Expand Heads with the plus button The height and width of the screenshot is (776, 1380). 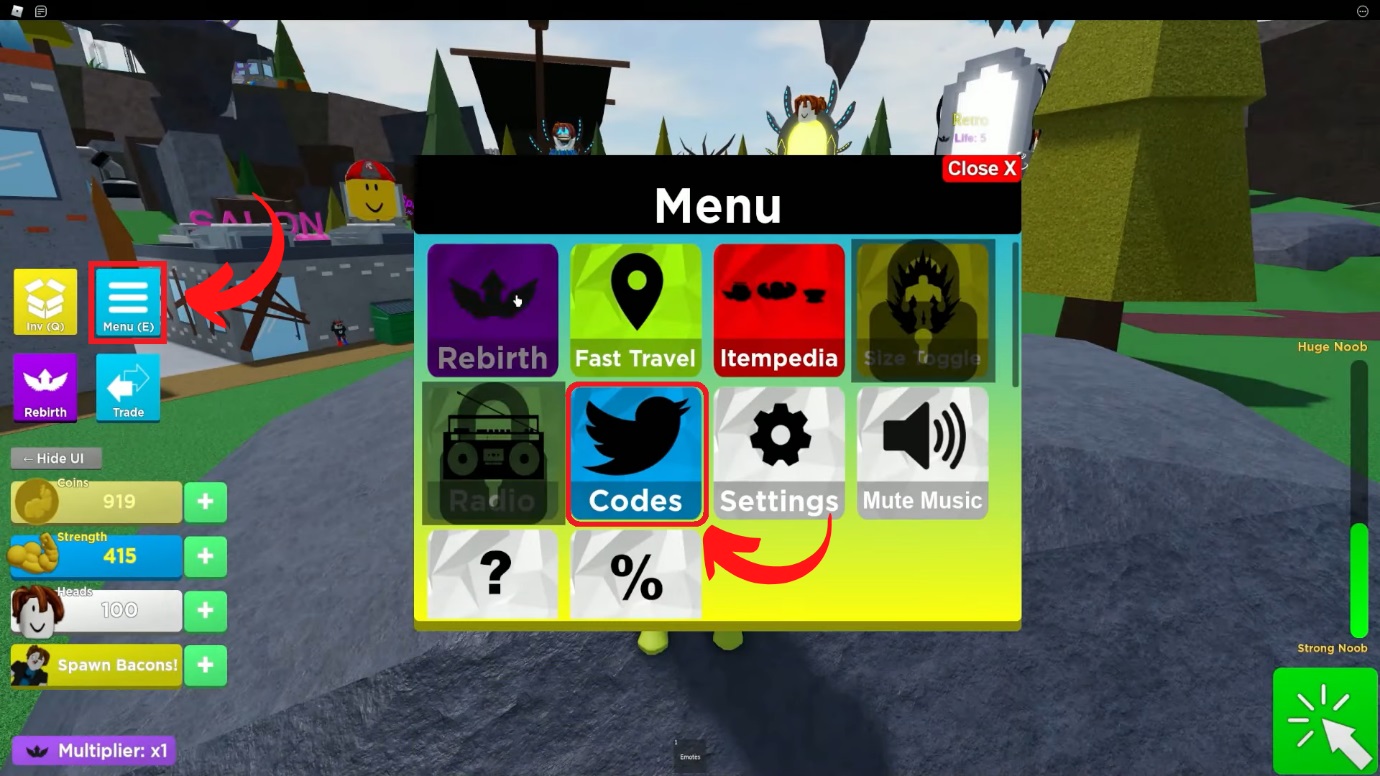(205, 611)
